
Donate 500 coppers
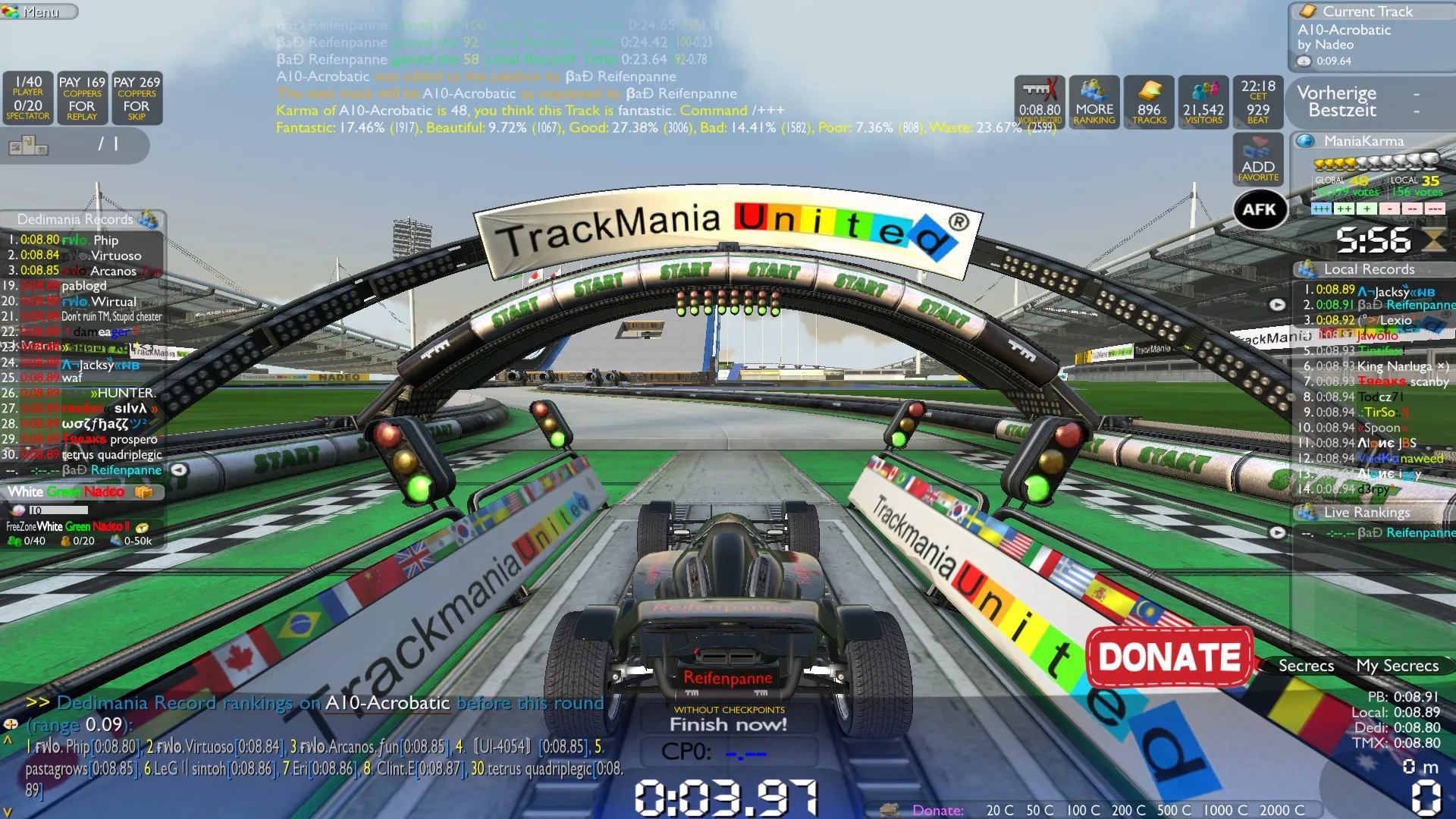click(x=1174, y=811)
